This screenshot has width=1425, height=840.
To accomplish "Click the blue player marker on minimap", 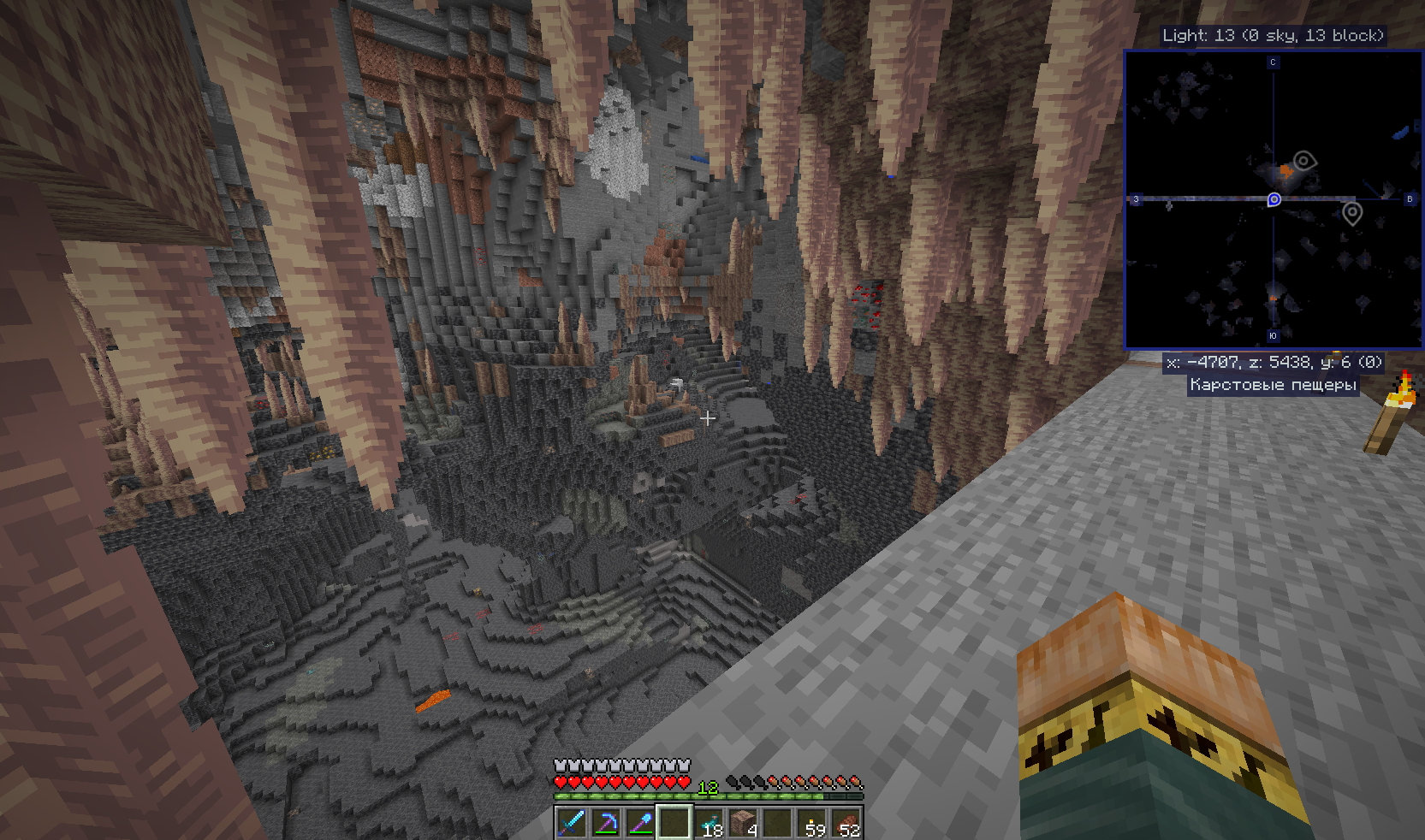I will click(x=1274, y=199).
